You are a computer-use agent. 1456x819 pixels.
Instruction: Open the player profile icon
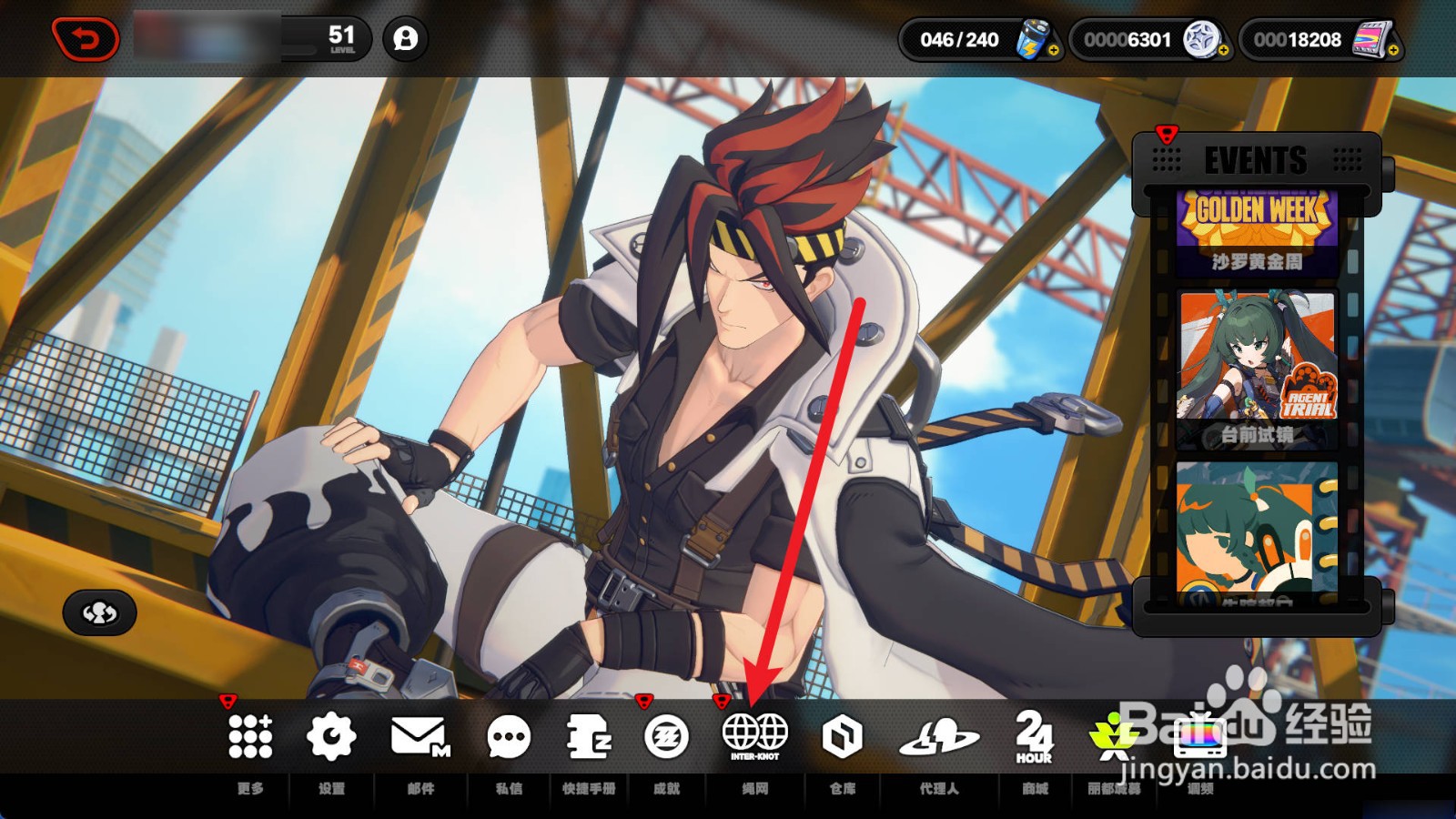pos(405,39)
